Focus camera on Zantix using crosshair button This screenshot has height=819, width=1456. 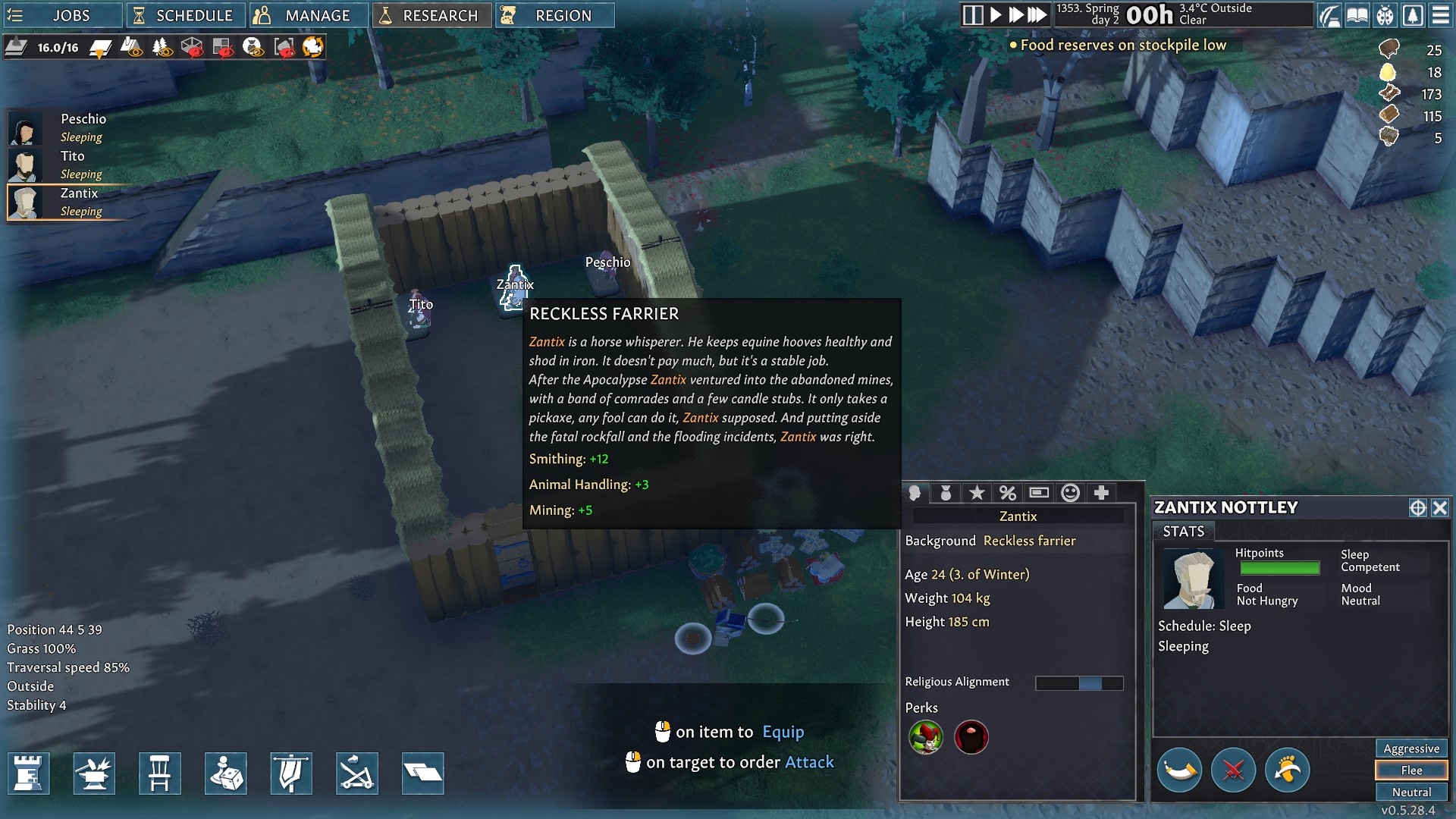point(1417,508)
